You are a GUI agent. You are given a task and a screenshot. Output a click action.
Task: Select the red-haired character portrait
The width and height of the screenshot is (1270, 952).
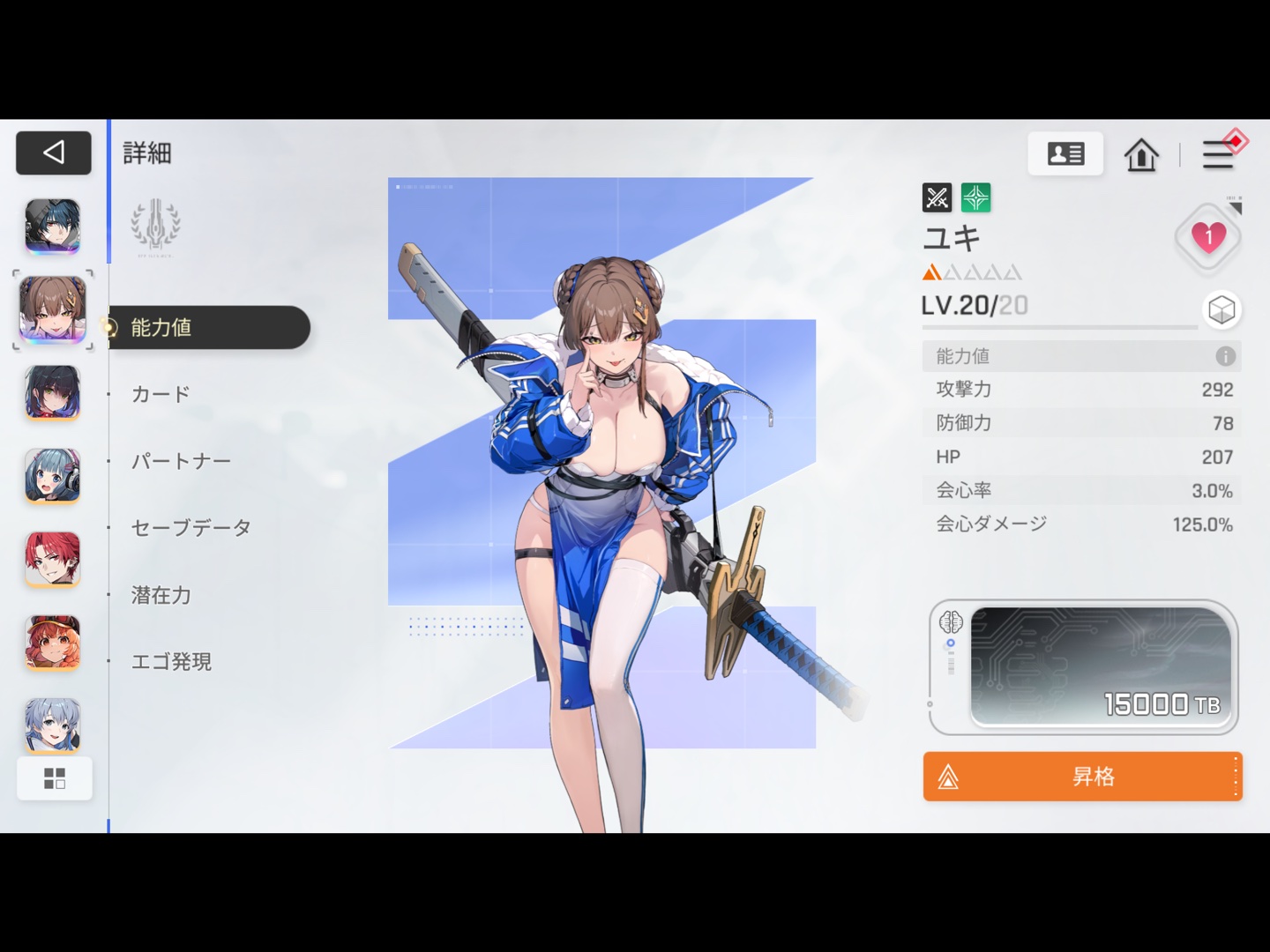[x=53, y=559]
